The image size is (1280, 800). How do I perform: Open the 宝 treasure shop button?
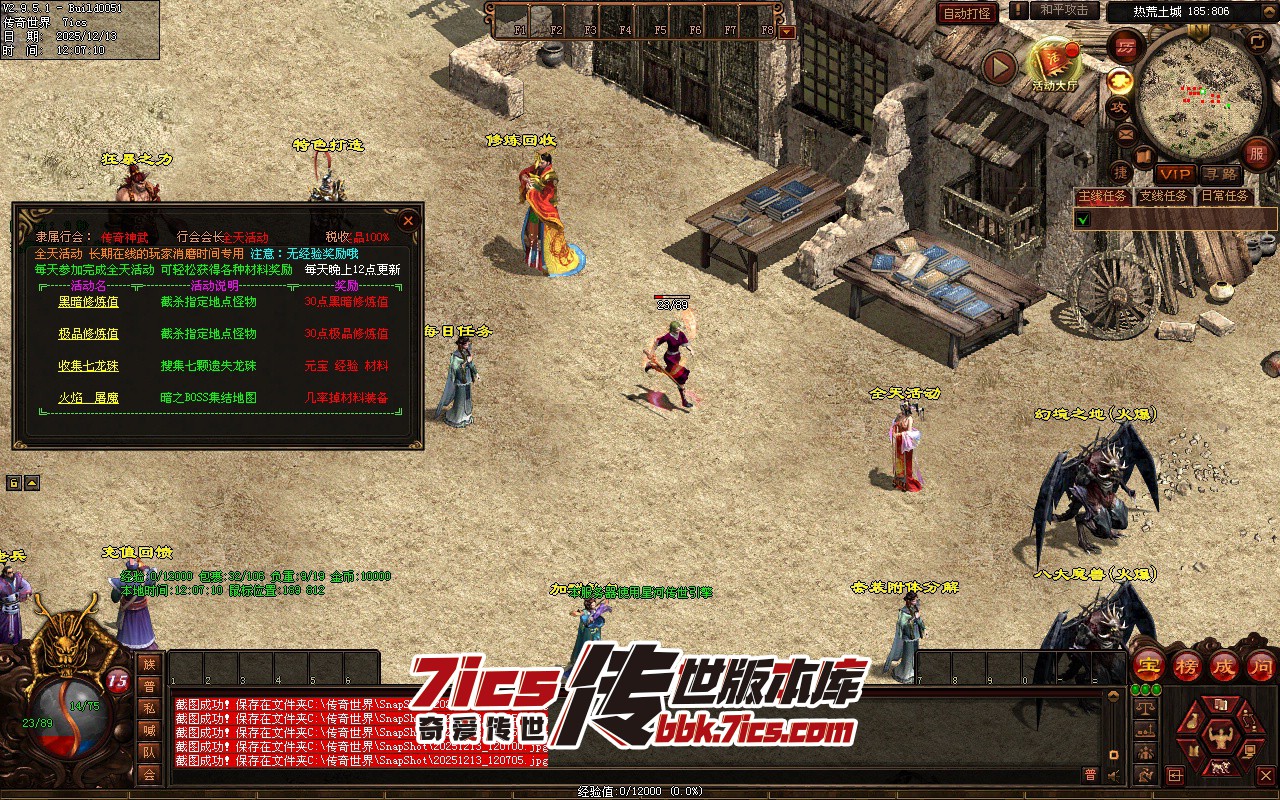point(1148,666)
